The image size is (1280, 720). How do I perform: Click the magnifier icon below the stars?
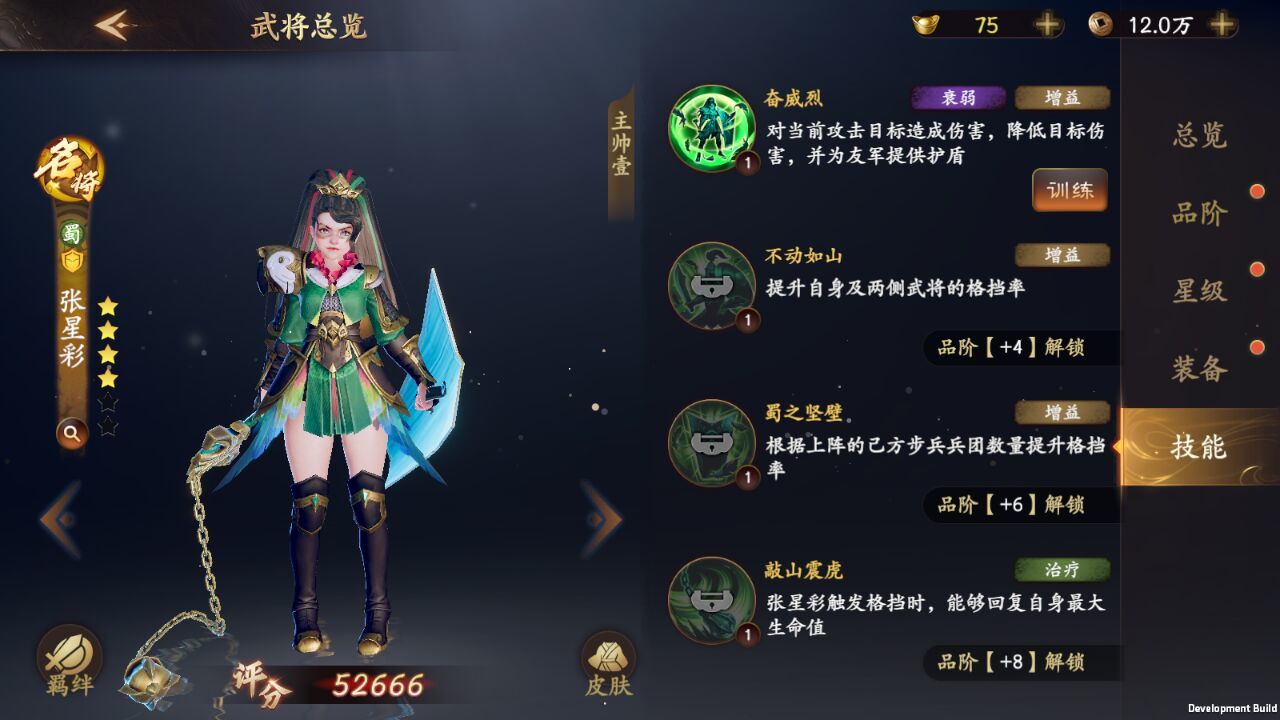point(70,433)
